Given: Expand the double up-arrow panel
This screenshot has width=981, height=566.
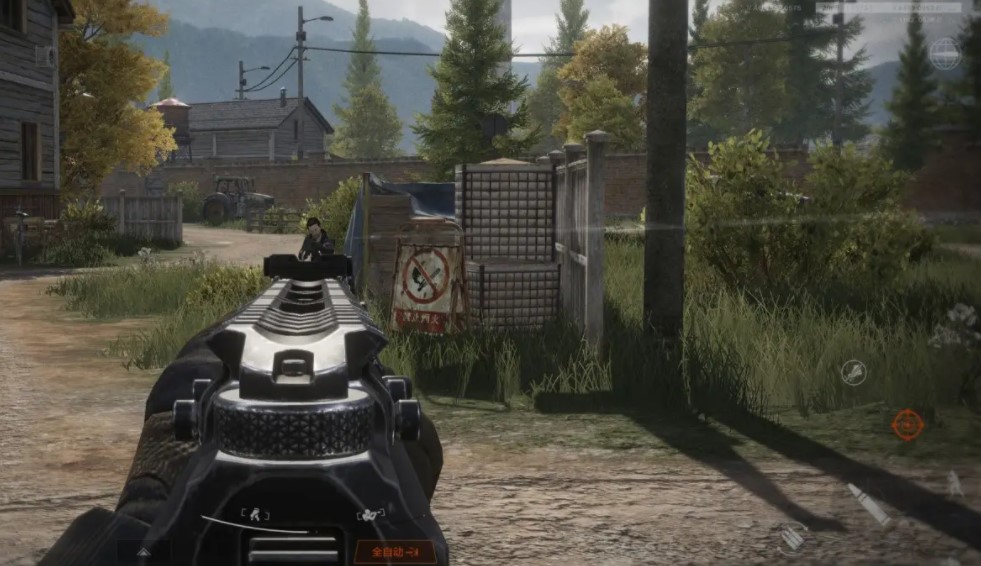Looking at the screenshot, I should click(144, 551).
